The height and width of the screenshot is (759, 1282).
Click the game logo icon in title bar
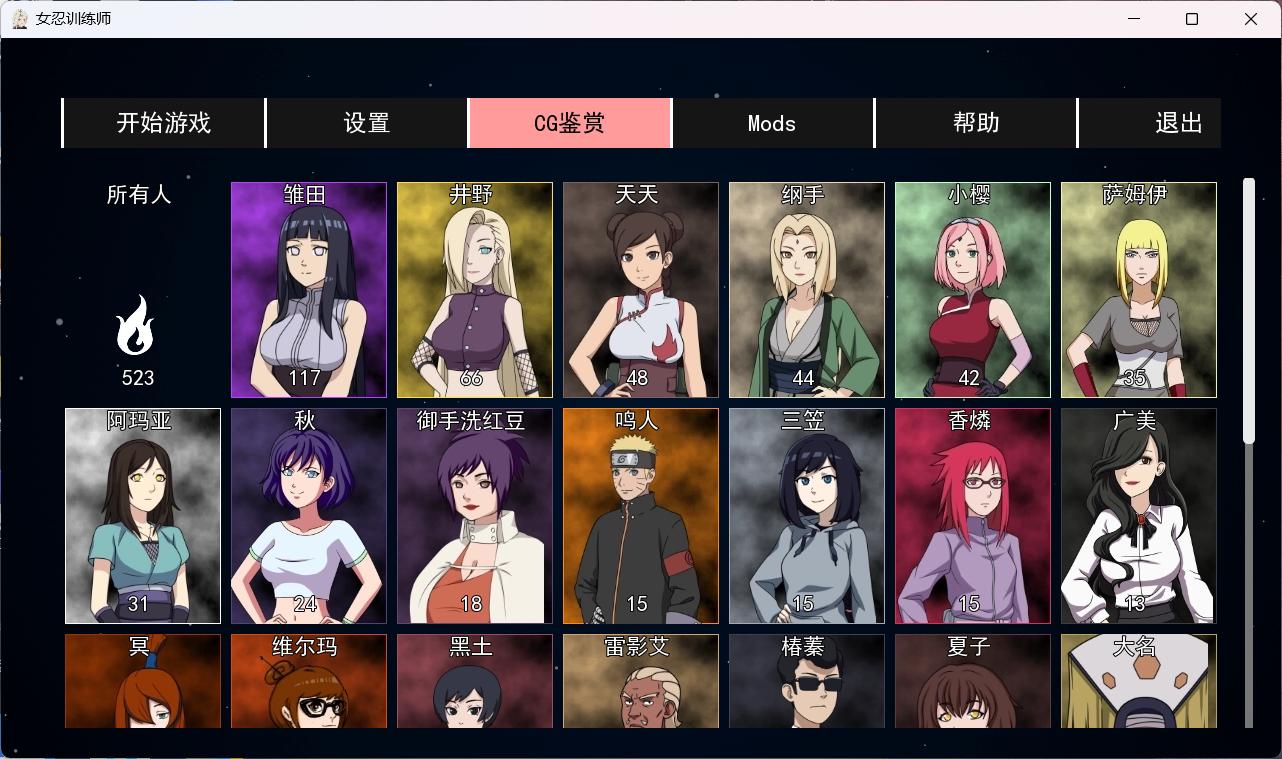coord(20,18)
